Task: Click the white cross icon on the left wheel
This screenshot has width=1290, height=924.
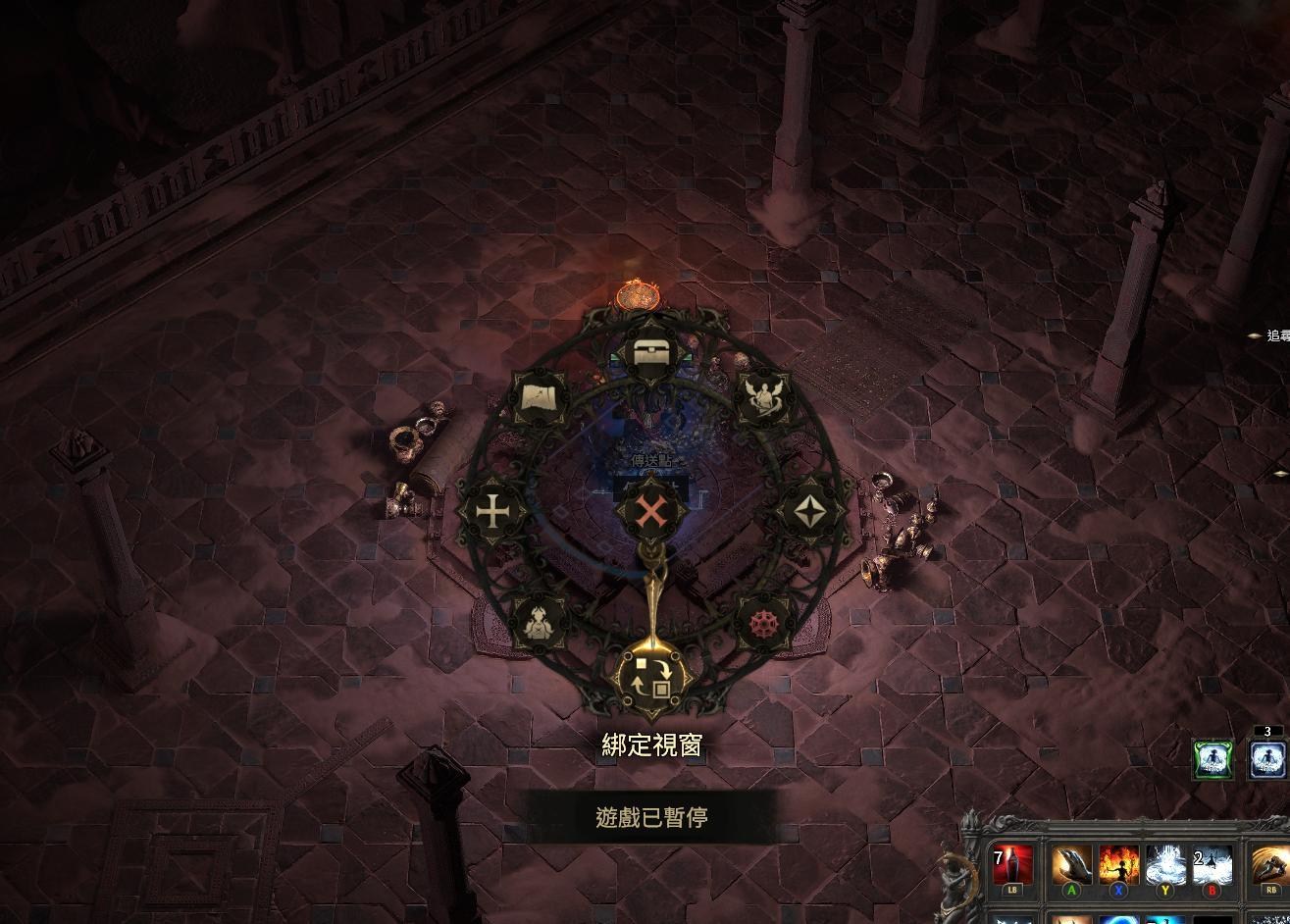Action: 493,510
